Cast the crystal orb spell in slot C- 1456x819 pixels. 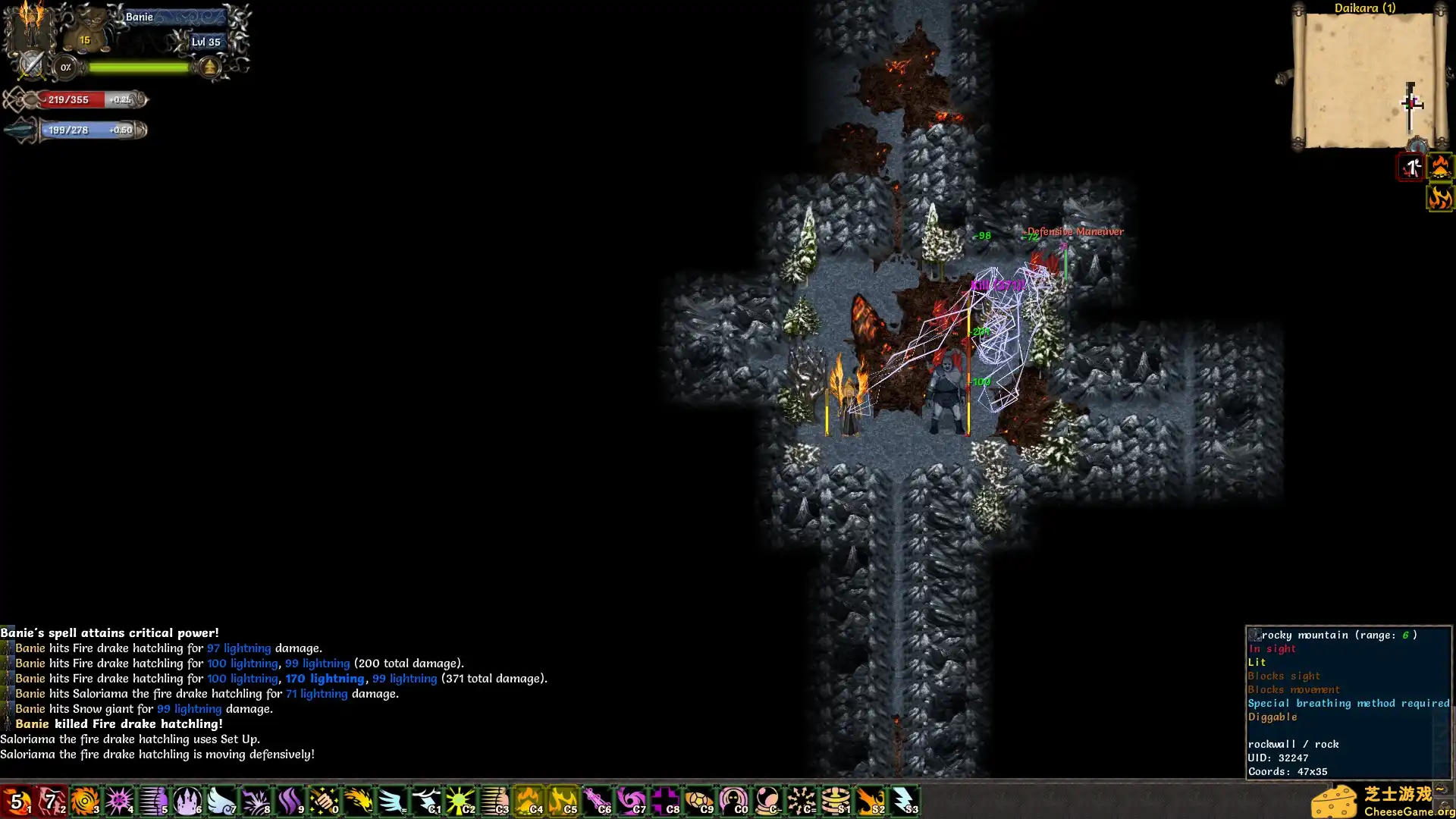[x=767, y=801]
